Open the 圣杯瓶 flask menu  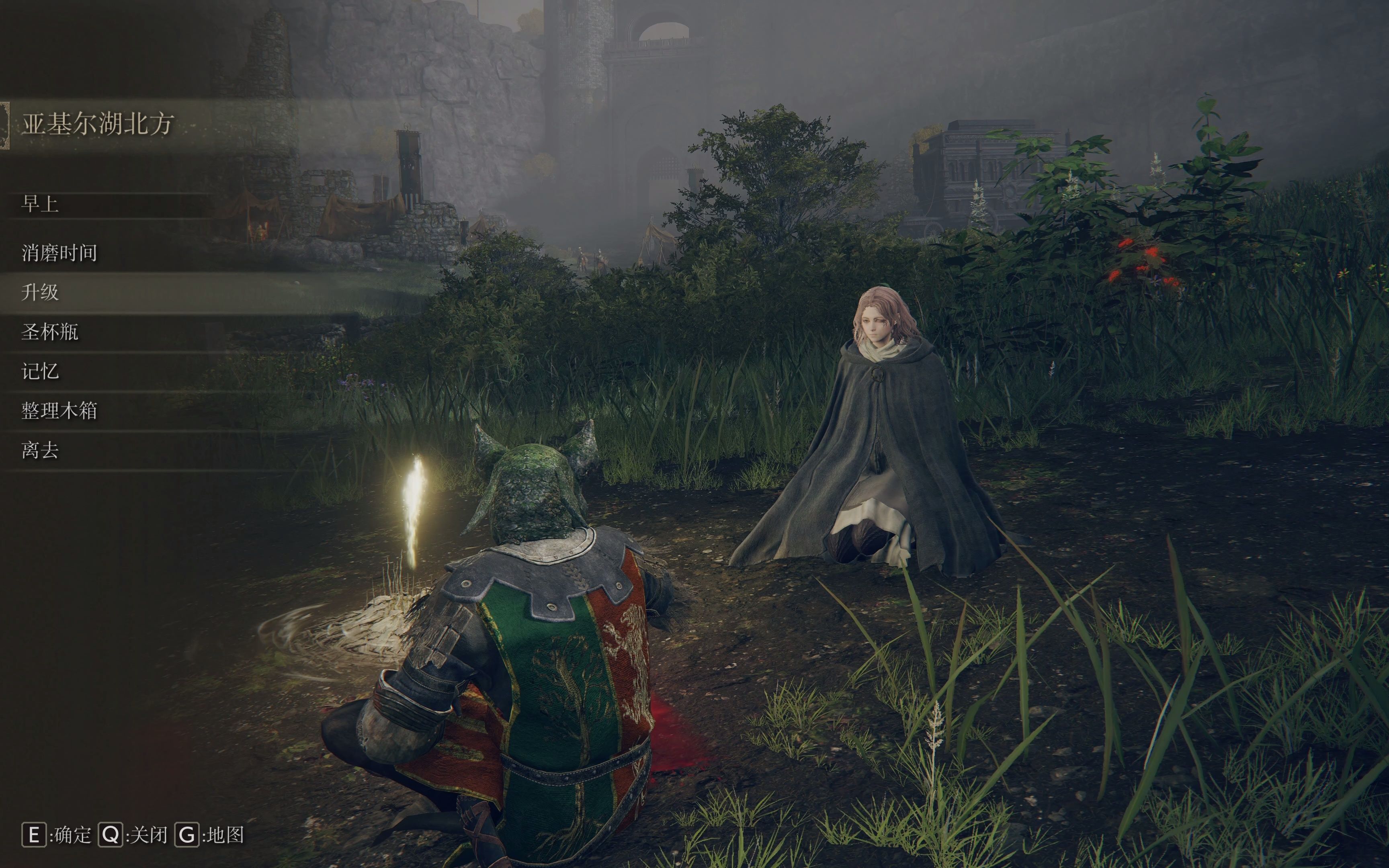pos(50,332)
